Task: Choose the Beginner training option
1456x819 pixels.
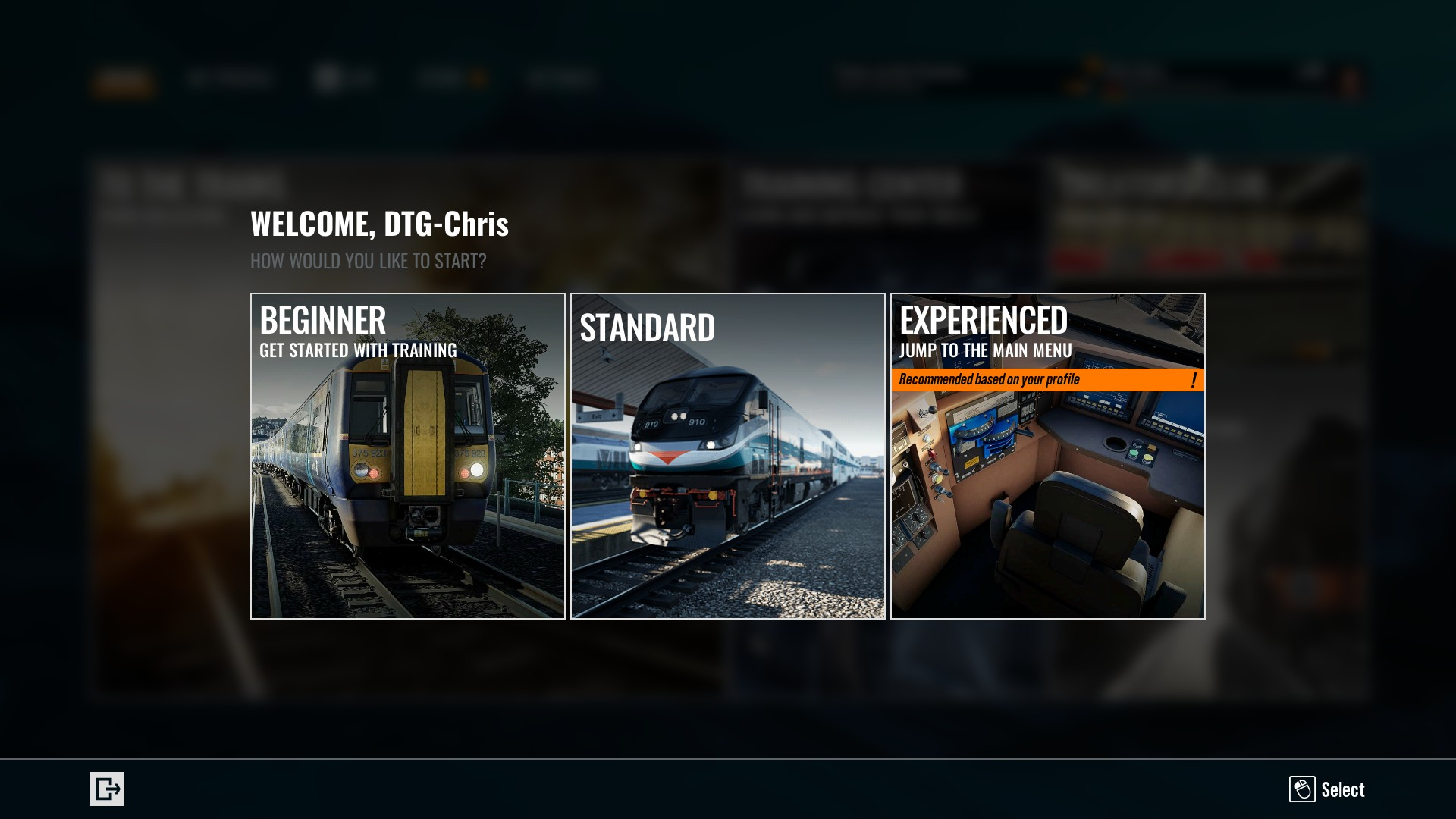Action: coord(408,456)
